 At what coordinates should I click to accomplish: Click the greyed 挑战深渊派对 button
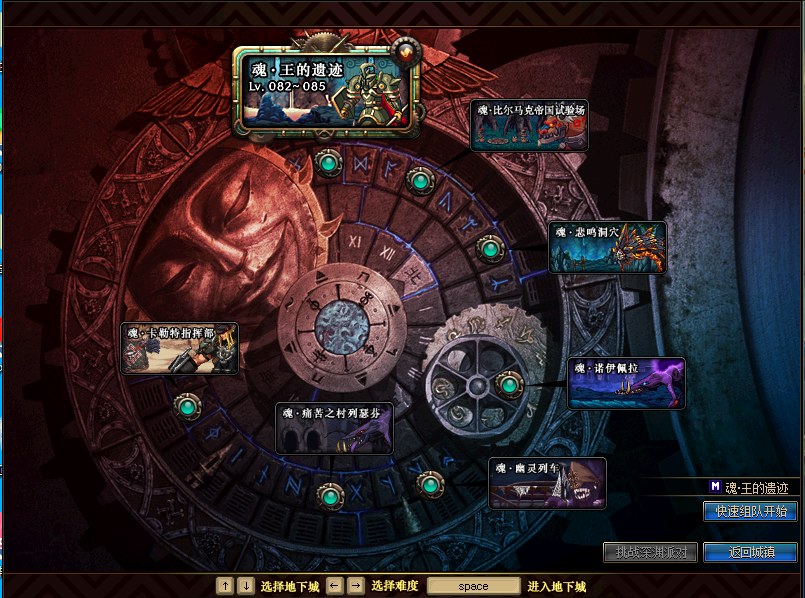tap(649, 552)
